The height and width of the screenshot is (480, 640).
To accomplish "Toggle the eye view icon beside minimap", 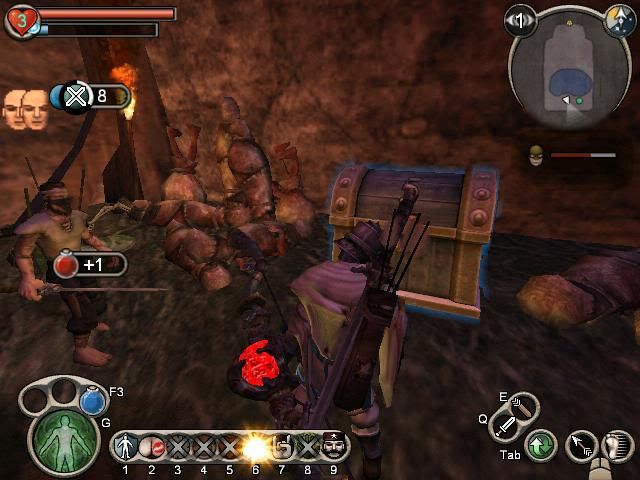I will point(518,19).
